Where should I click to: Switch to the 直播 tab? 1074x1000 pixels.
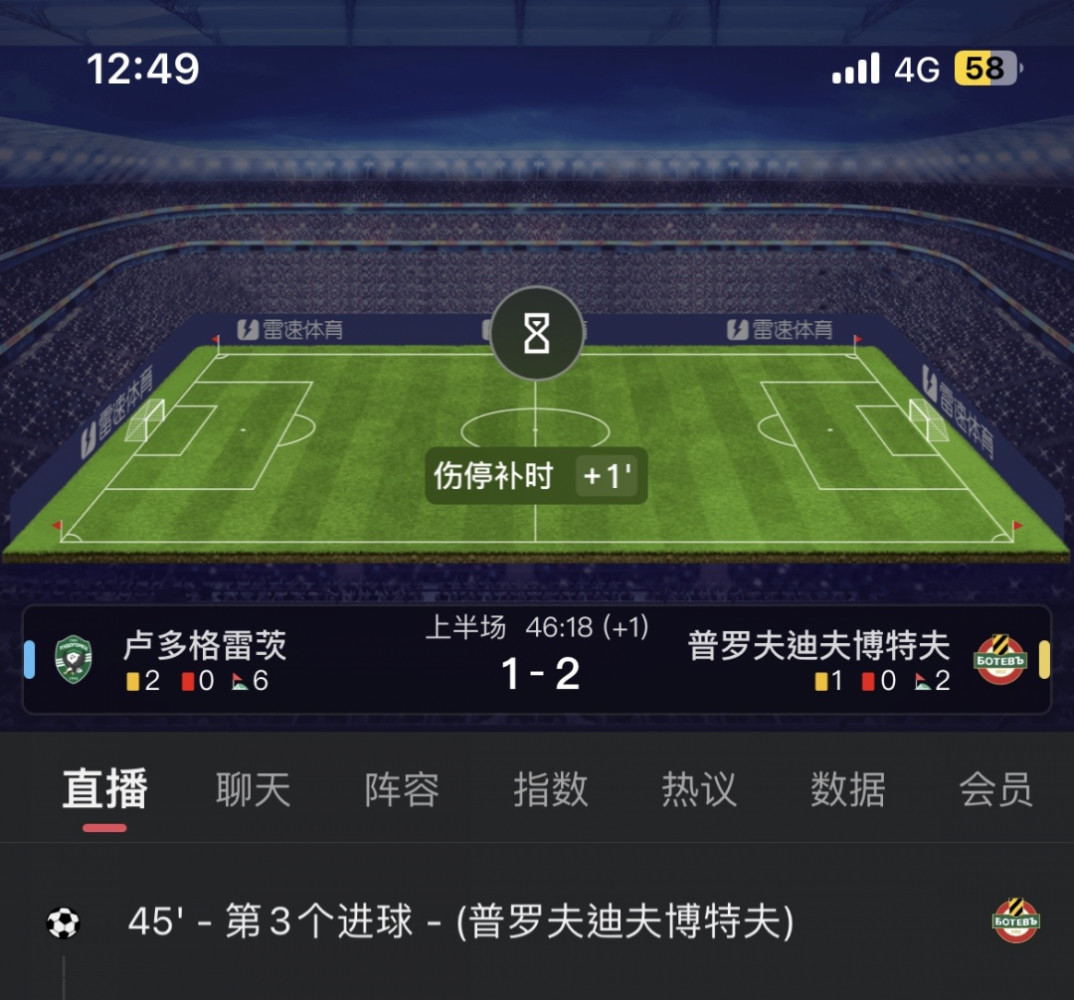[105, 790]
